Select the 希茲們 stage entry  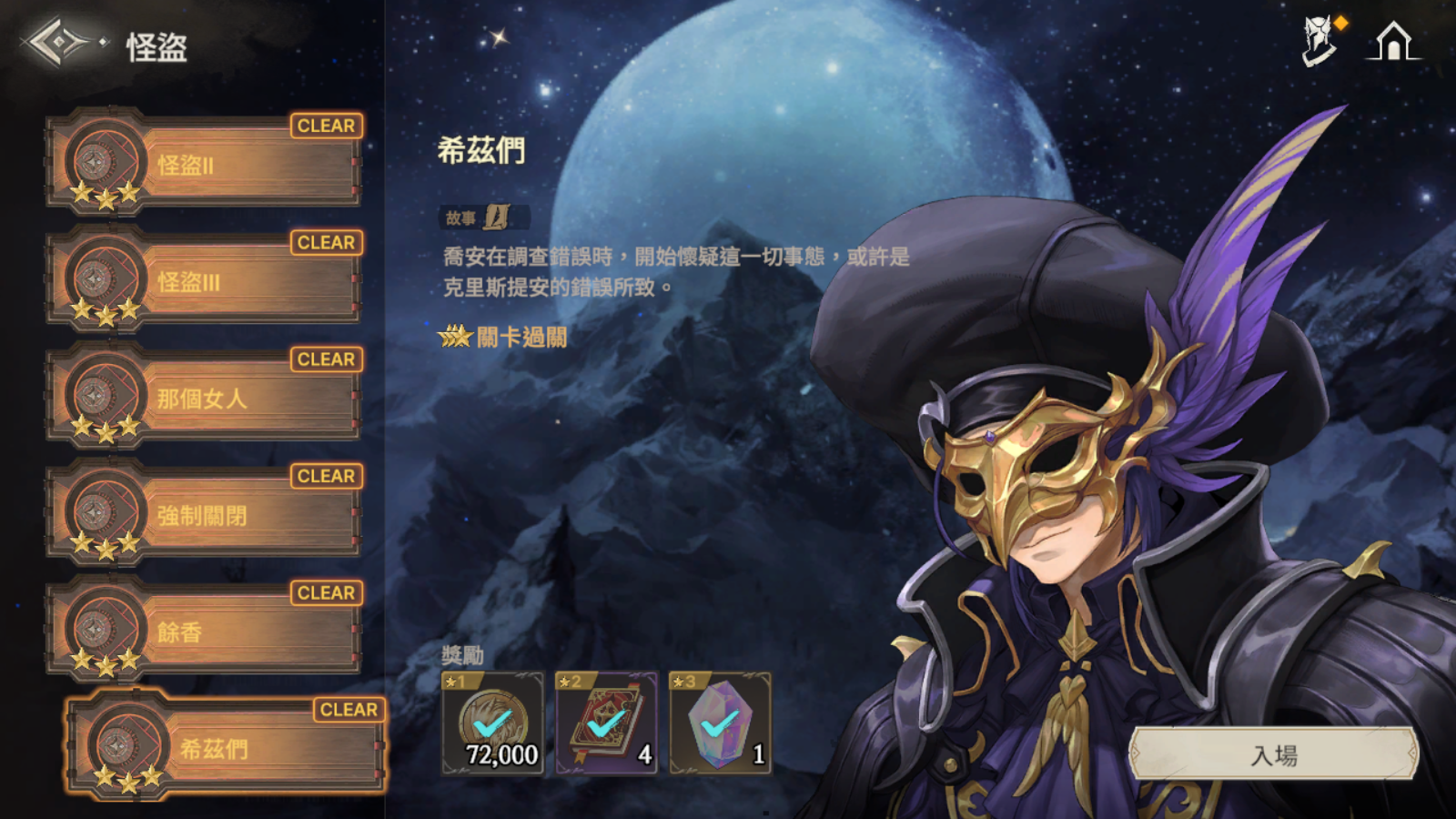(226, 748)
